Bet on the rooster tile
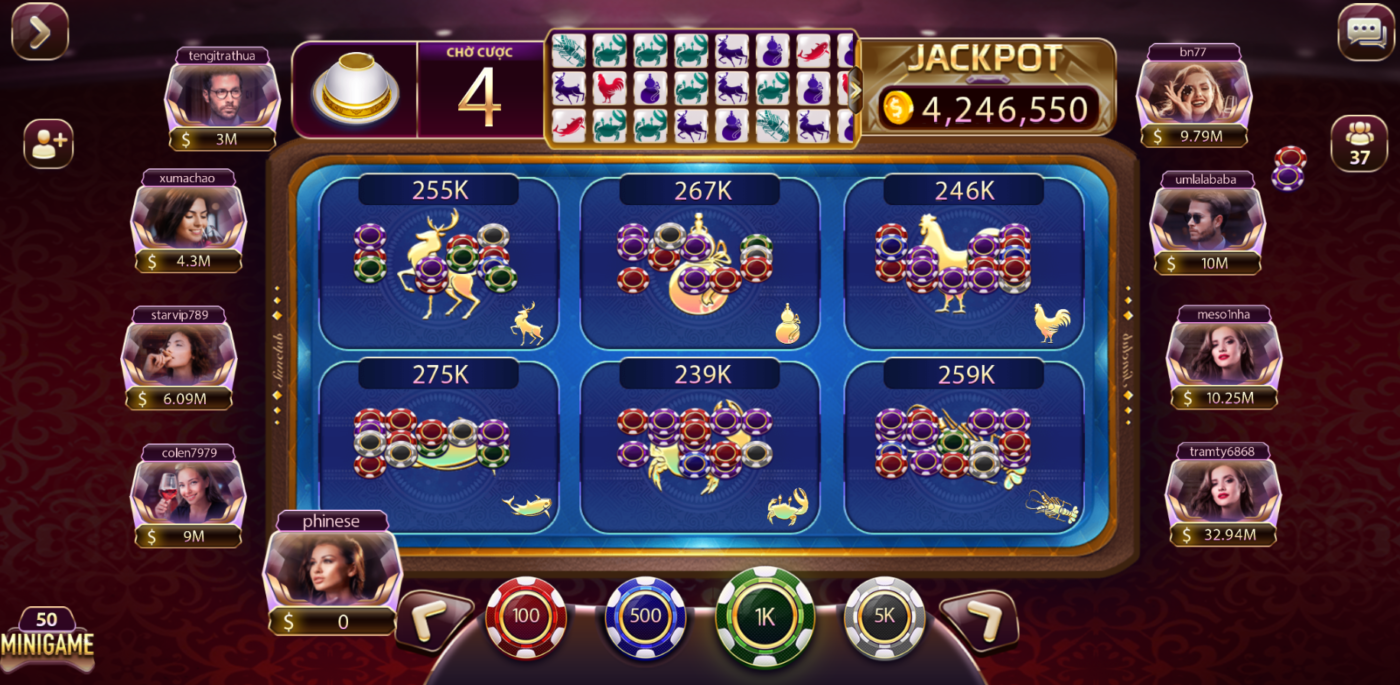 click(x=963, y=263)
